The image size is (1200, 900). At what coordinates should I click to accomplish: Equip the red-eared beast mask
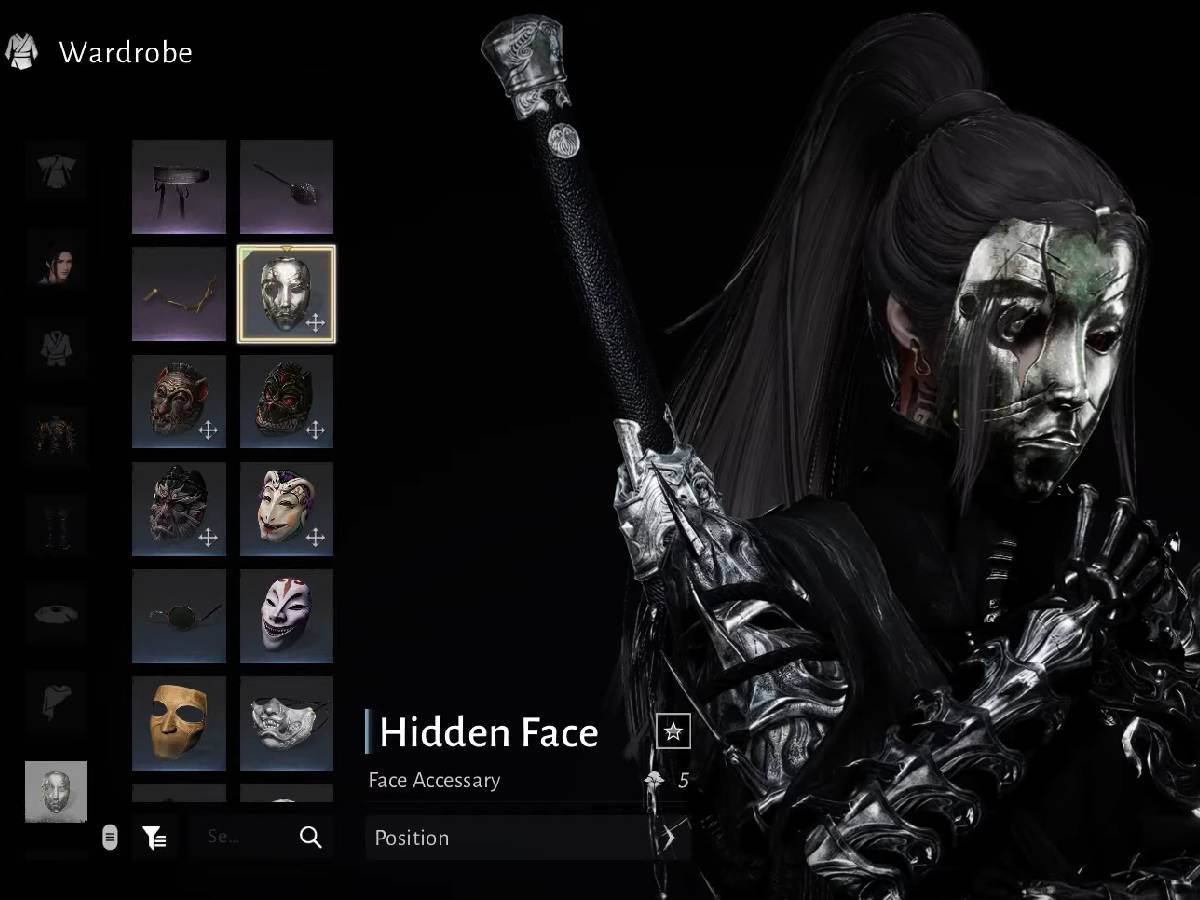pyautogui.click(x=179, y=402)
